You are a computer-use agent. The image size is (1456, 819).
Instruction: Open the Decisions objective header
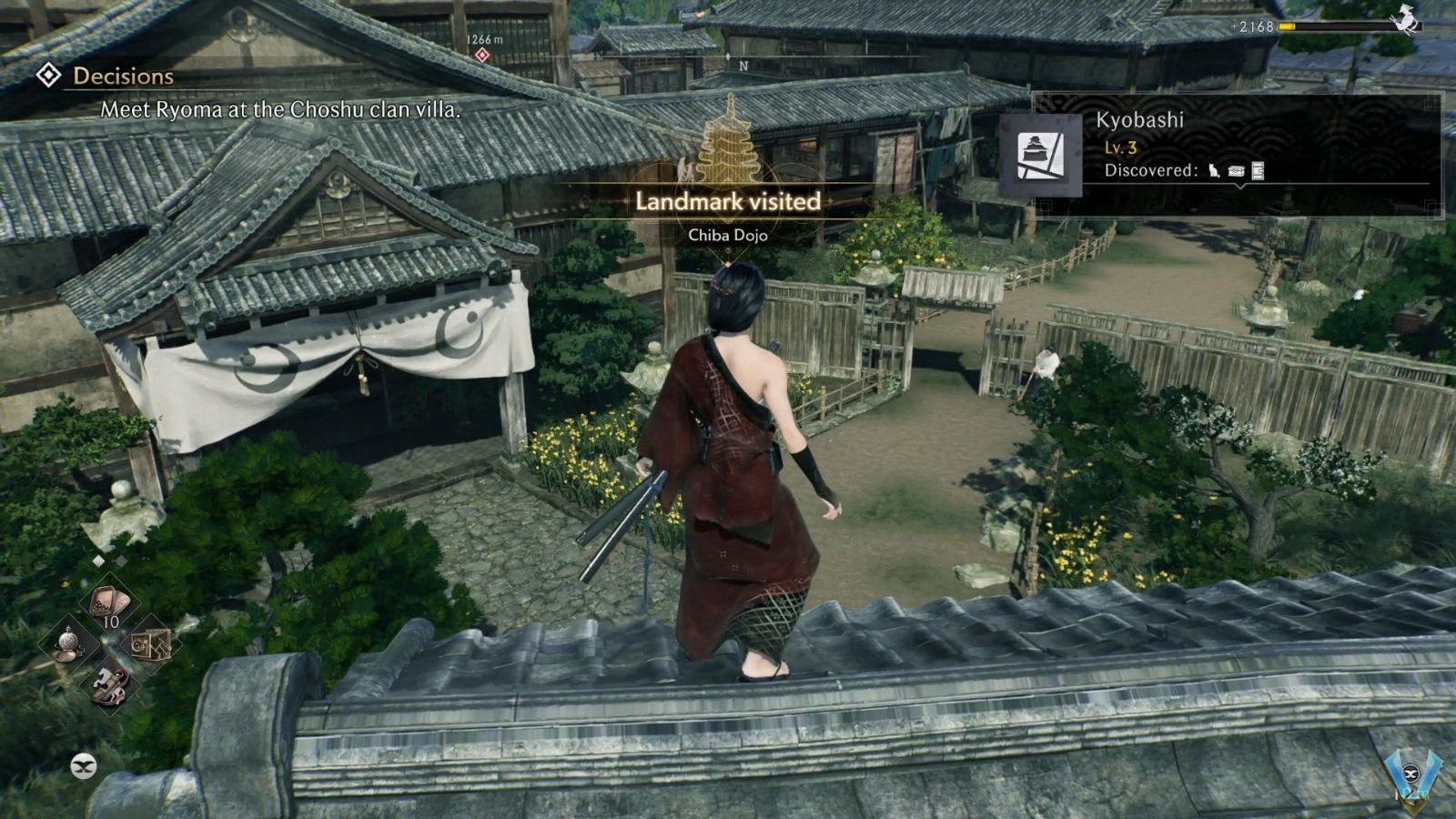(x=124, y=76)
